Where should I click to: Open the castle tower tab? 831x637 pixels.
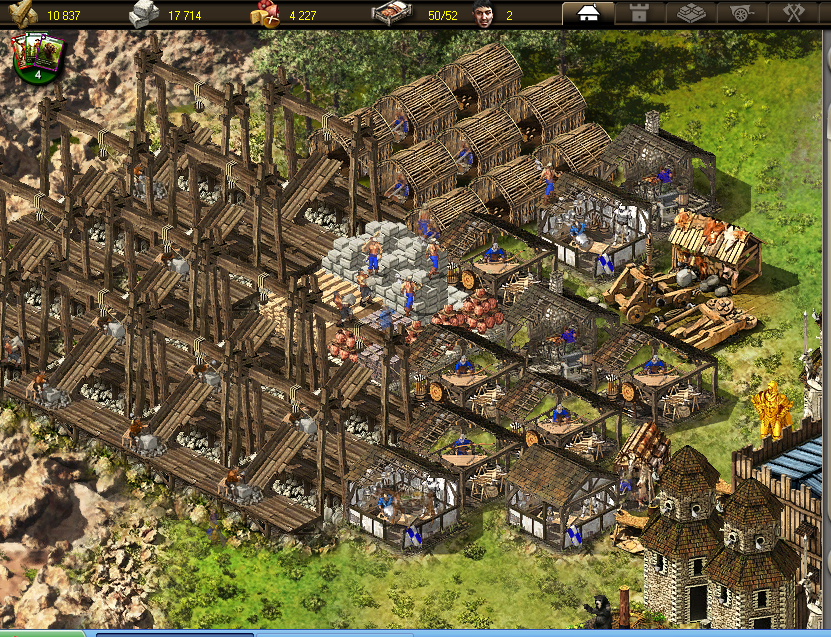[639, 14]
